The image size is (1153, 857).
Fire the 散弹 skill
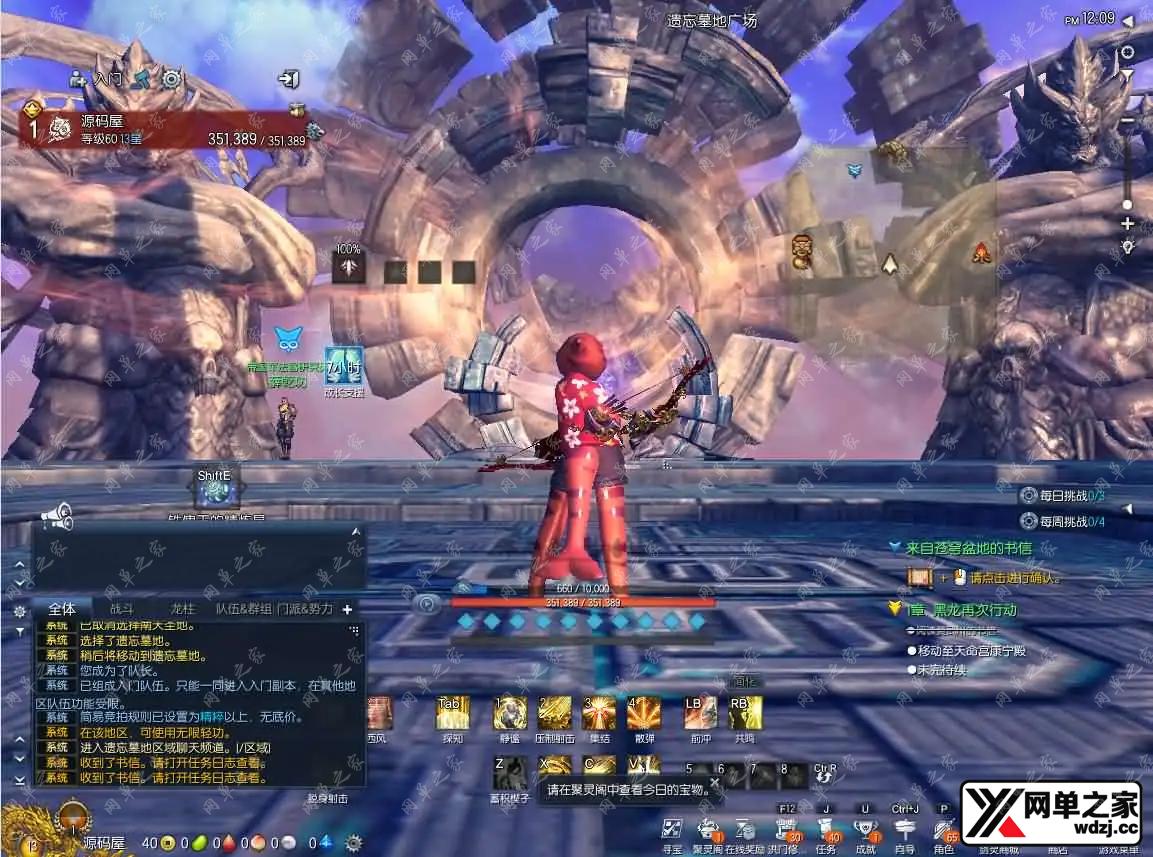643,713
